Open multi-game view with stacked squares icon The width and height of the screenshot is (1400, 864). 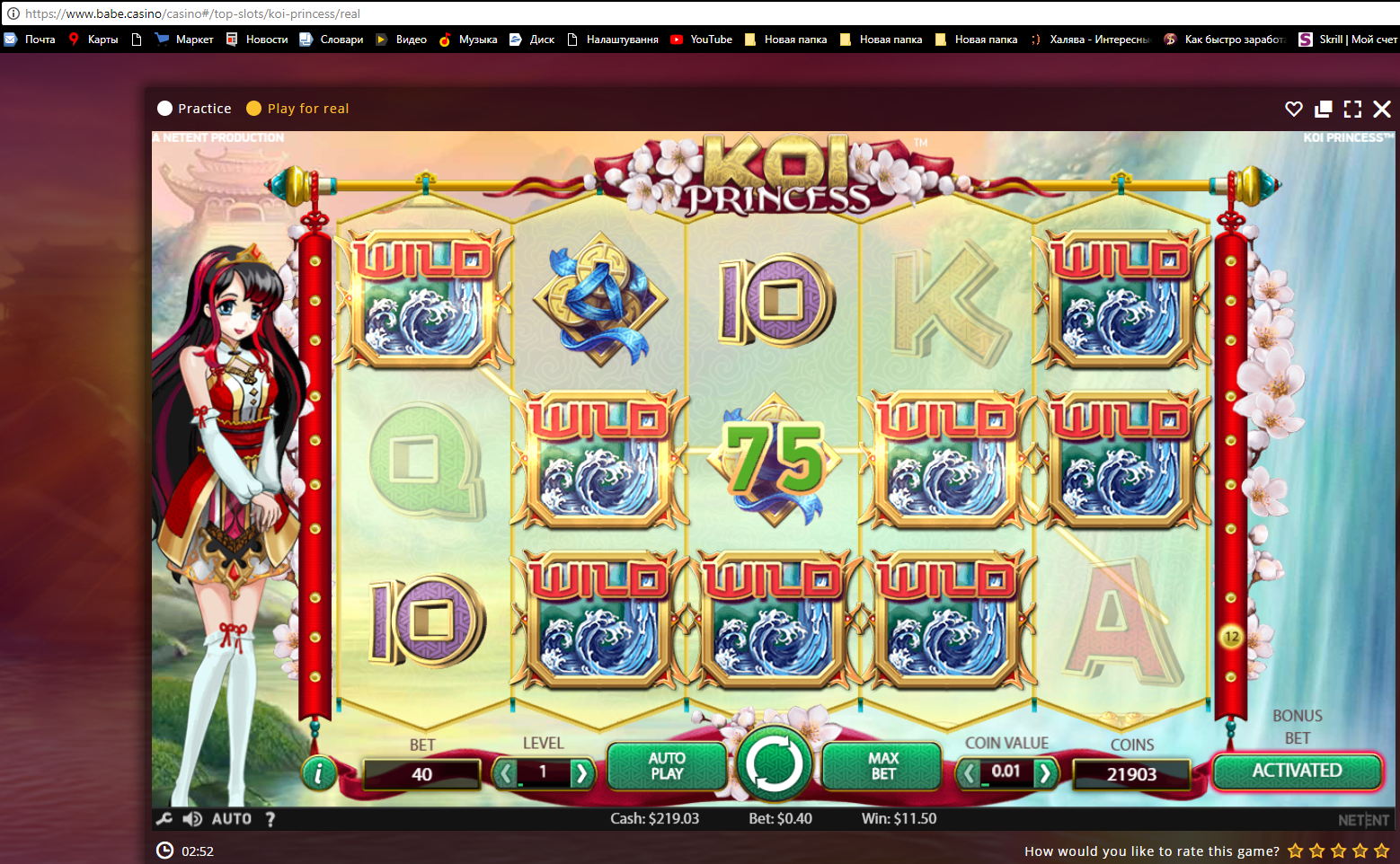click(1323, 109)
